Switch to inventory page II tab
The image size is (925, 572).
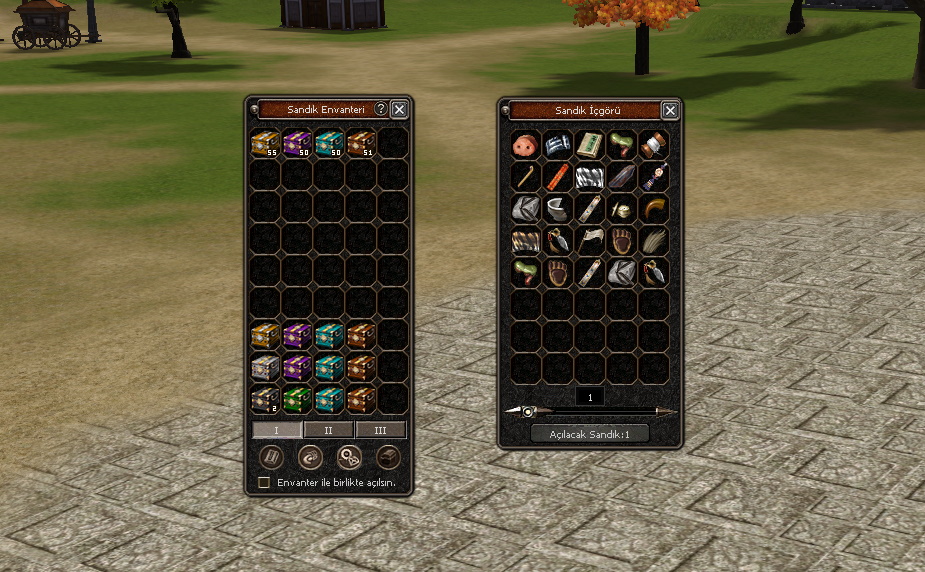[x=329, y=430]
